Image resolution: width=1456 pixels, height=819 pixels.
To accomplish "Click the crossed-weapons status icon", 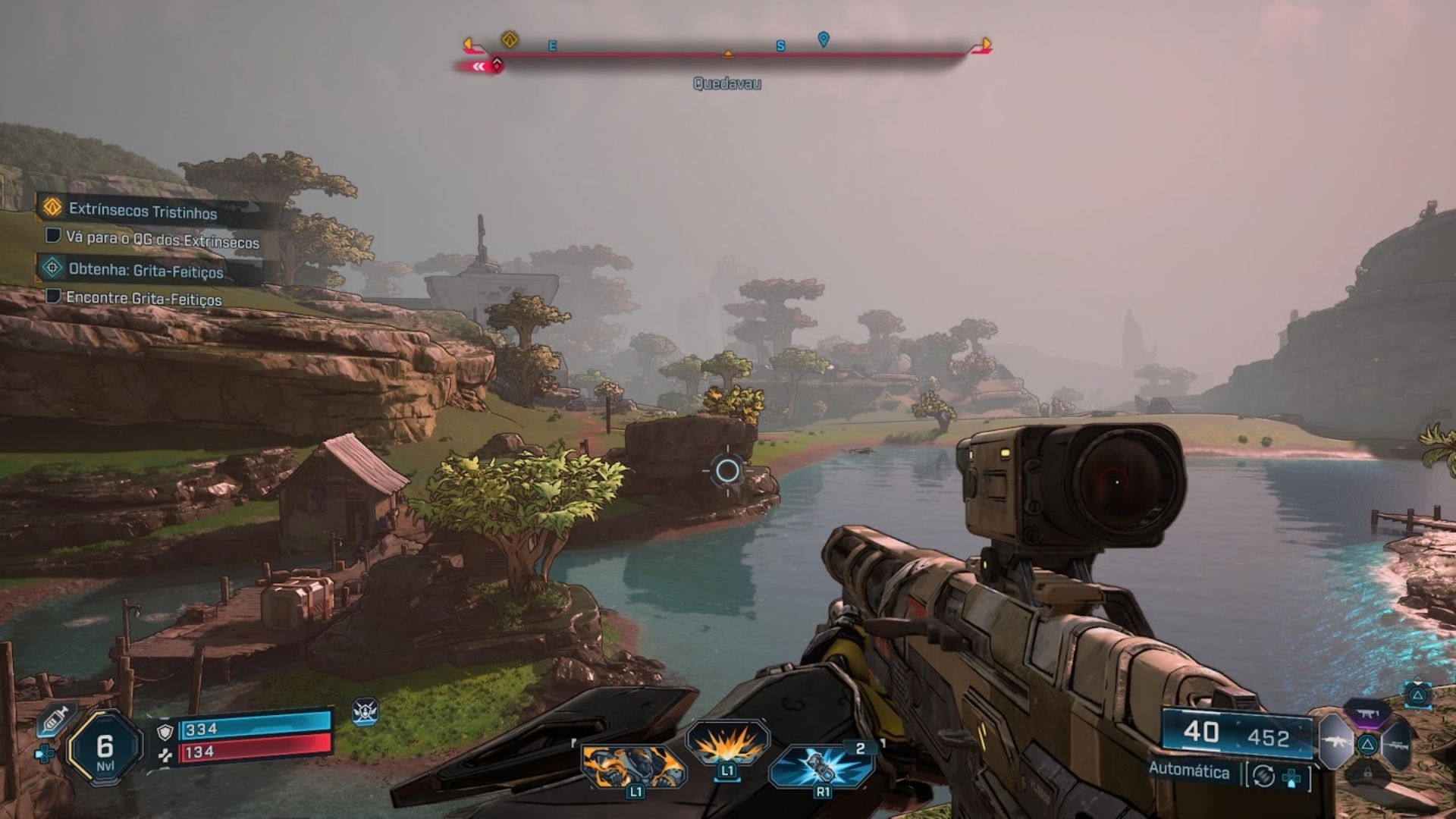I will 365,711.
